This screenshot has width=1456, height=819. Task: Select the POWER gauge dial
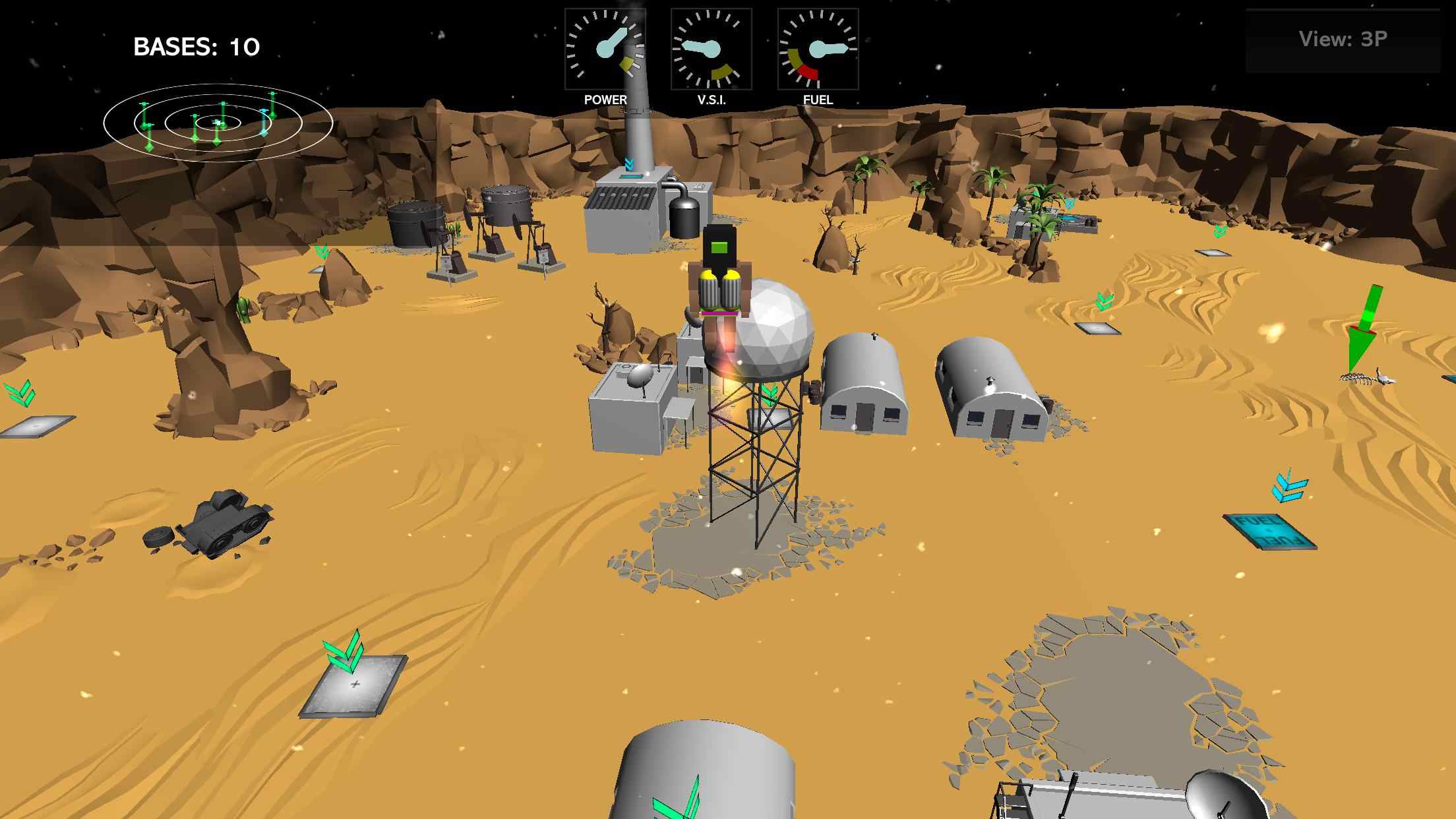[605, 49]
